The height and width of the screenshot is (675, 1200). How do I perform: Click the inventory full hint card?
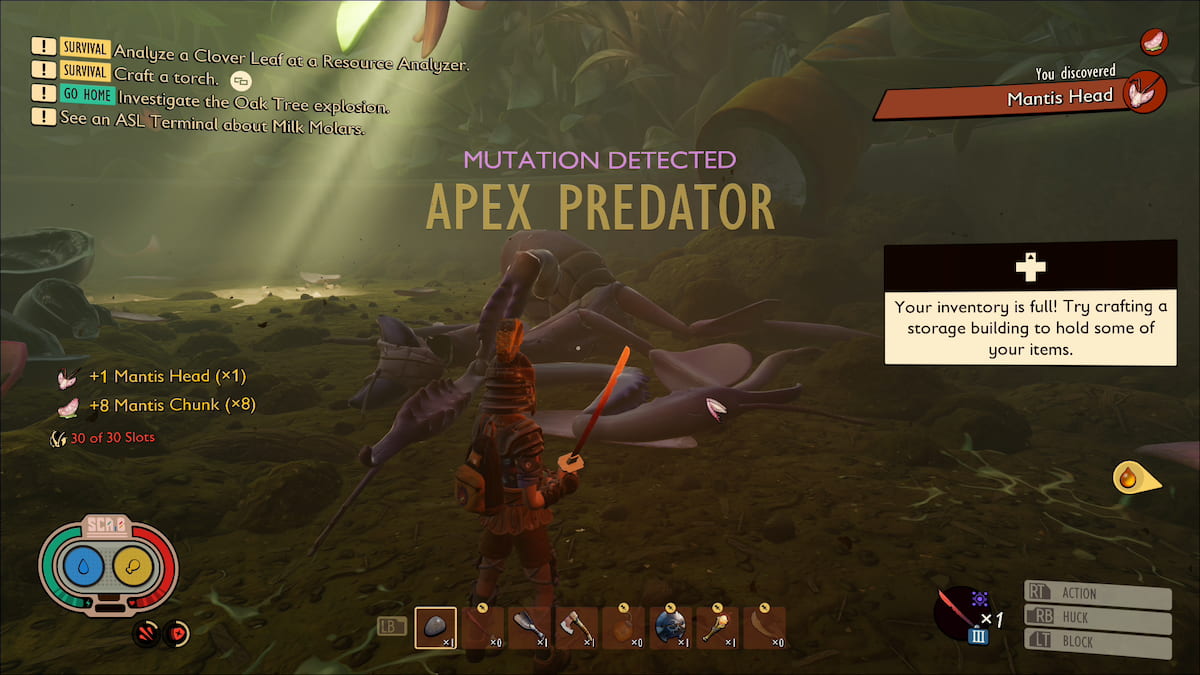pyautogui.click(x=1030, y=301)
